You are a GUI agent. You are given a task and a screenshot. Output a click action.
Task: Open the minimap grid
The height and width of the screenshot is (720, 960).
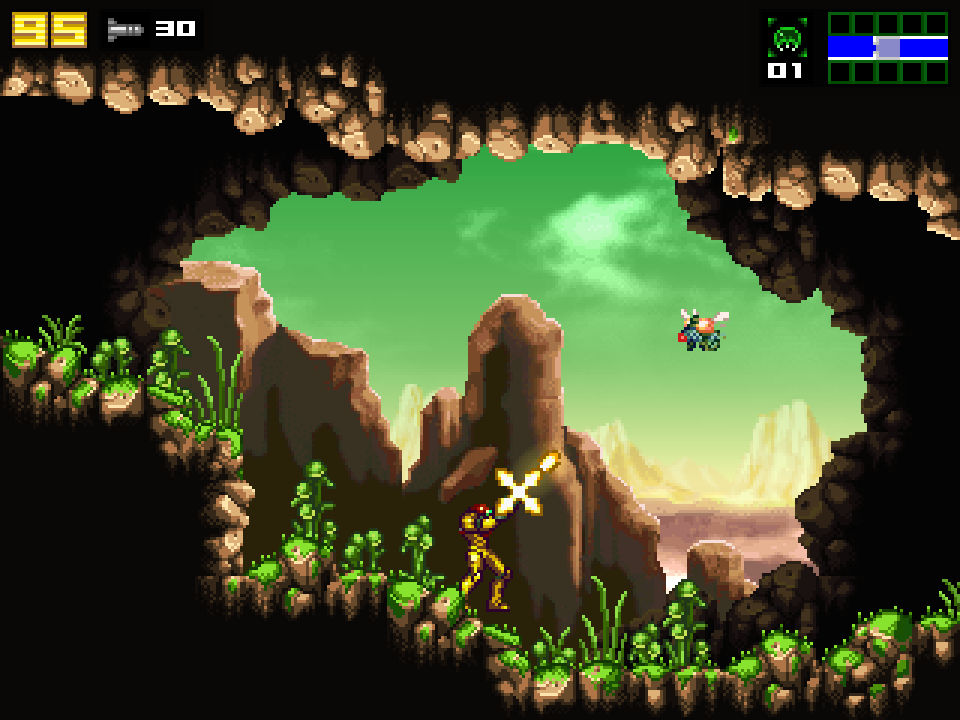click(x=887, y=47)
